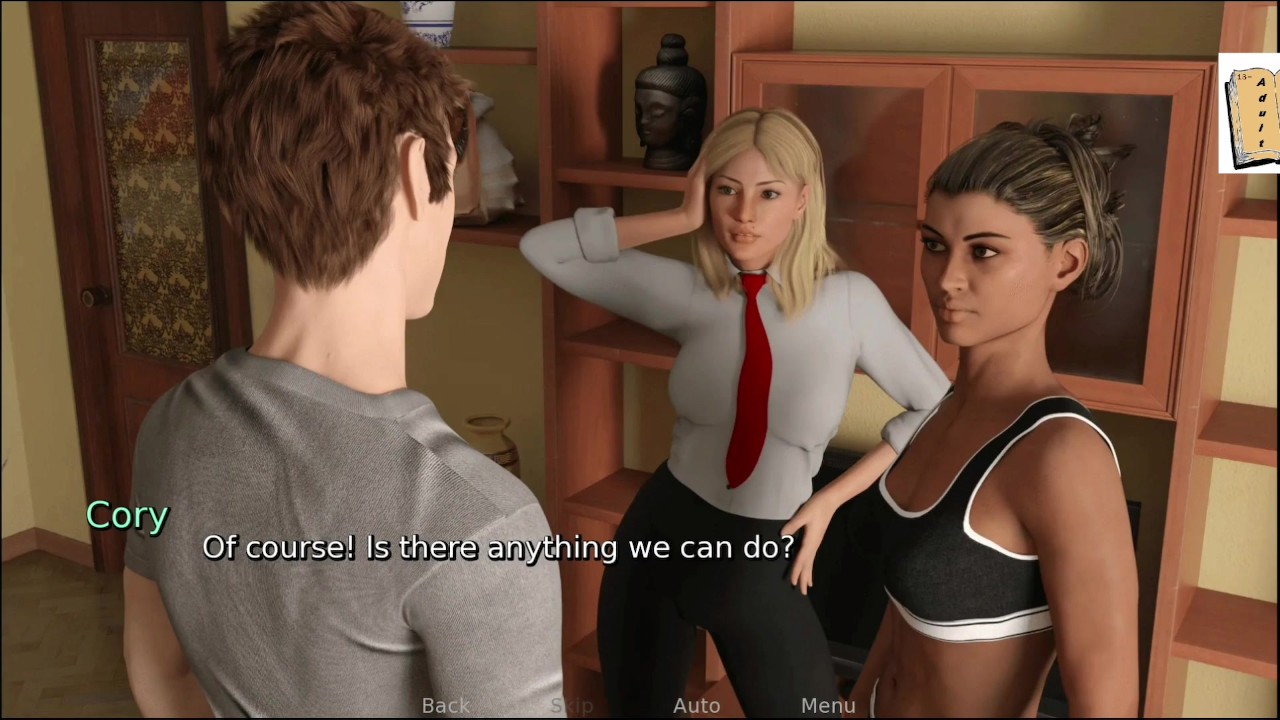The image size is (1280, 720).
Task: Turn on Auto dialogue advance
Action: (x=696, y=706)
